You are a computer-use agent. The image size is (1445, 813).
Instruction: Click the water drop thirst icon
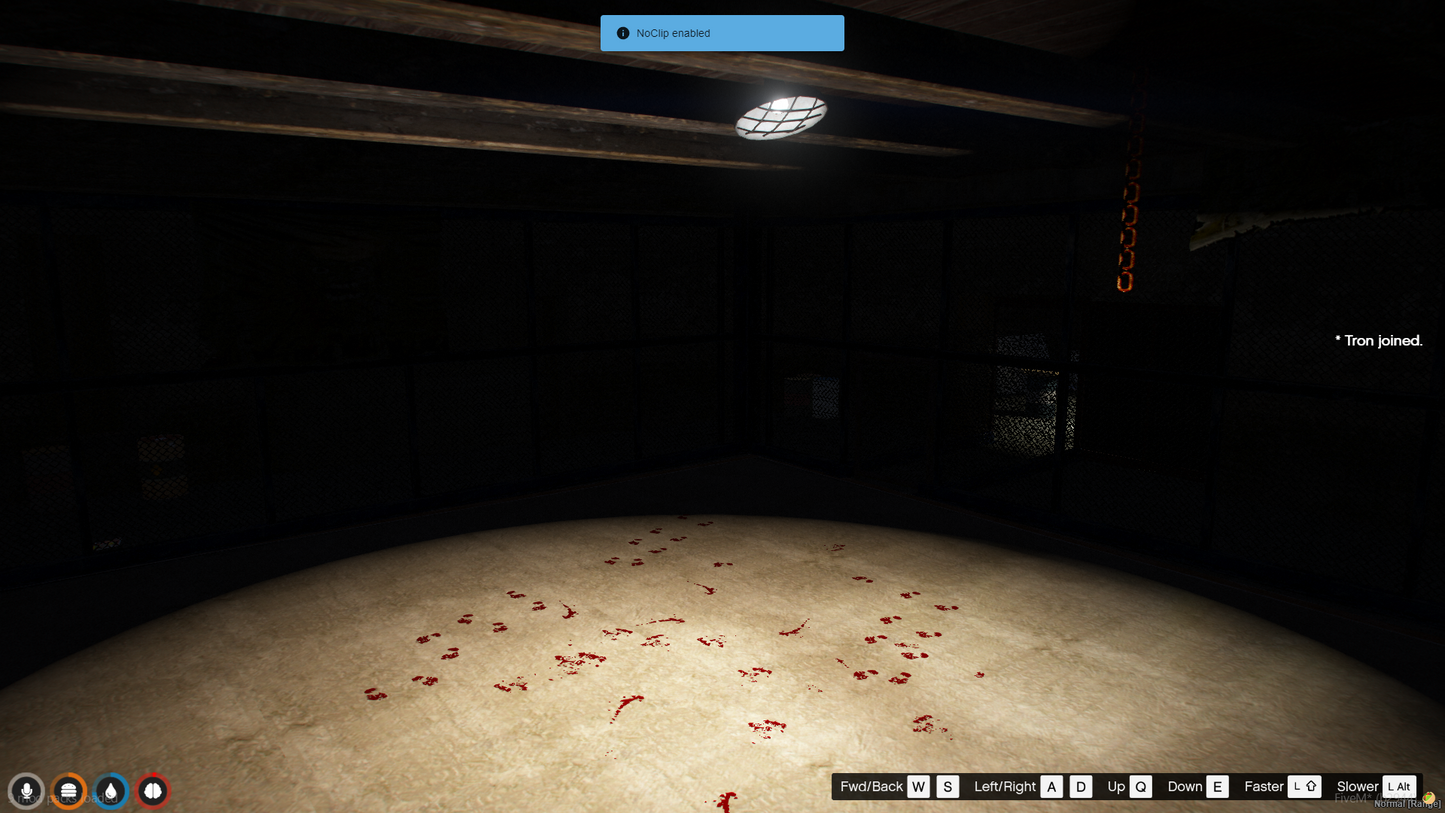[111, 791]
